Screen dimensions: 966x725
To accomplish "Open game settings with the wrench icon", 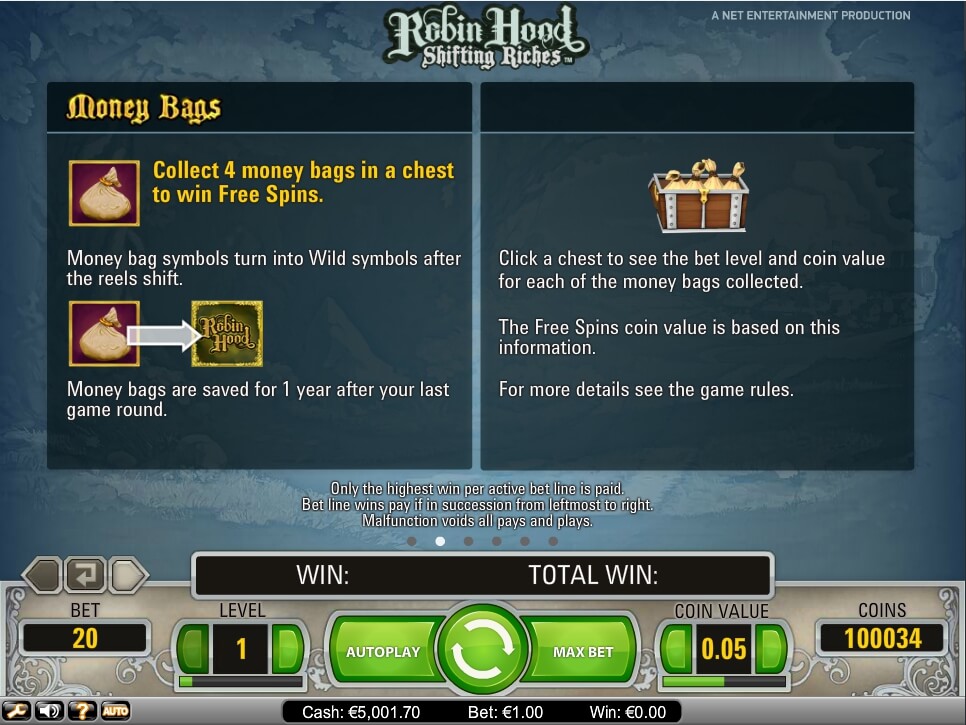I will click(17, 711).
